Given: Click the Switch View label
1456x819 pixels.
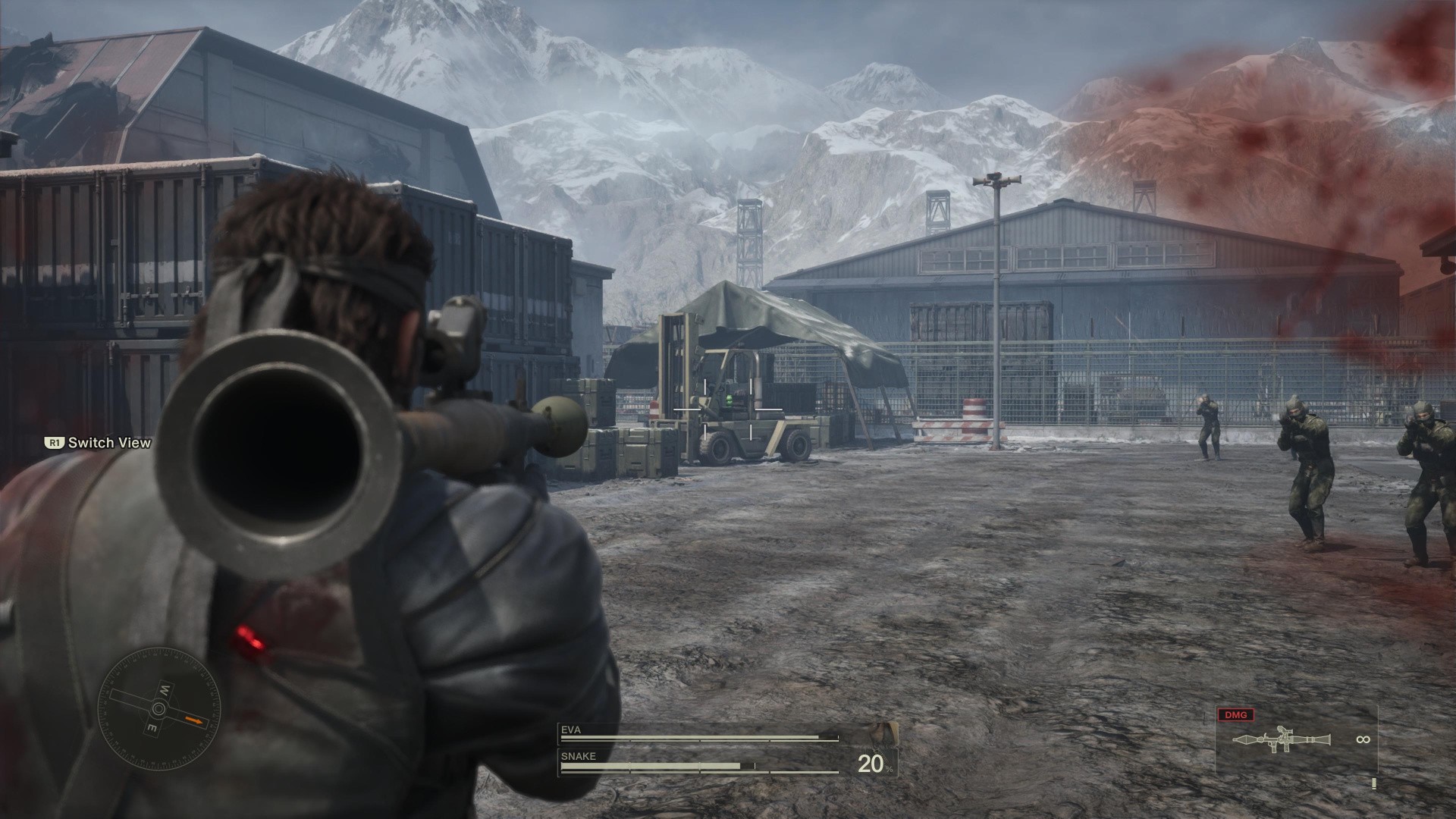Looking at the screenshot, I should tap(109, 443).
